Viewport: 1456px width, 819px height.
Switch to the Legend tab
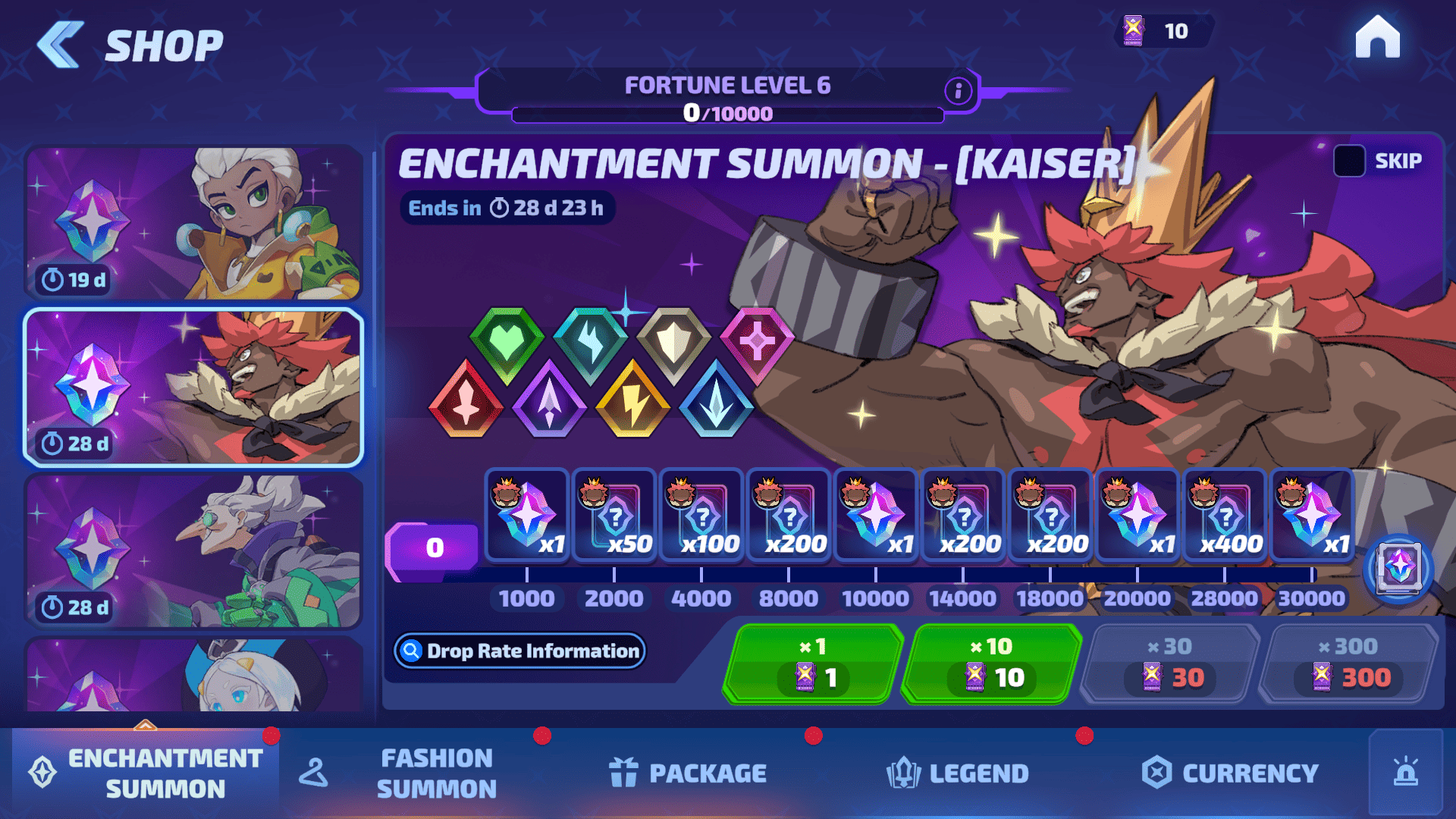coord(958,773)
